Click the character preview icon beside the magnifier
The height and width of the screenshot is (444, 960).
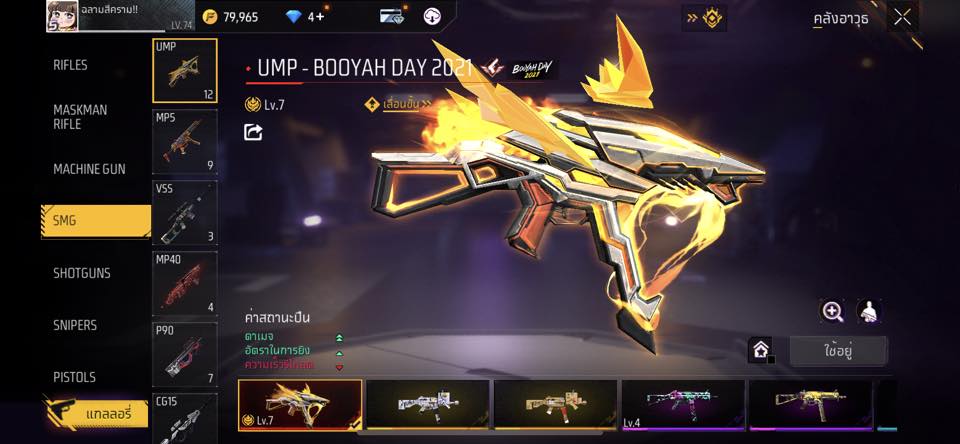(x=869, y=311)
